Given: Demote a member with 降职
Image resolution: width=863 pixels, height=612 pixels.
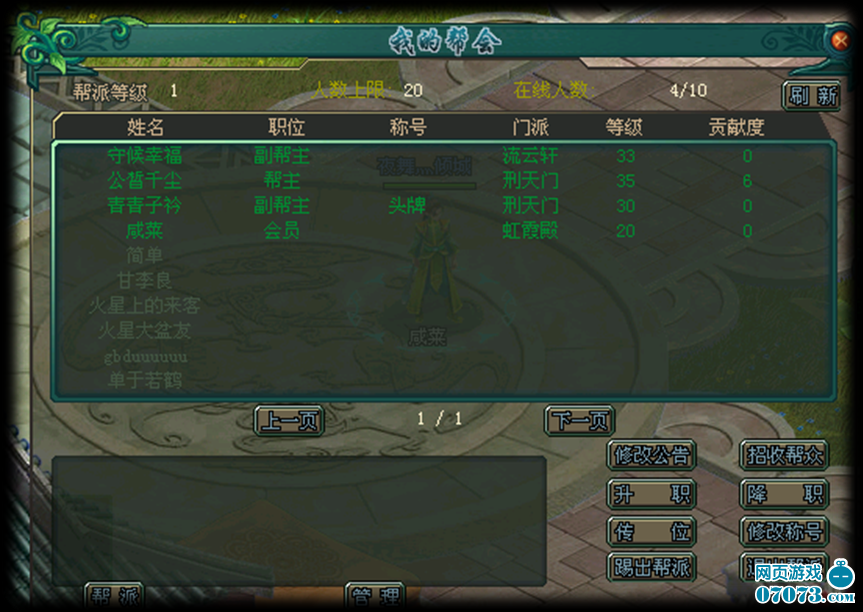Looking at the screenshot, I should (x=784, y=494).
